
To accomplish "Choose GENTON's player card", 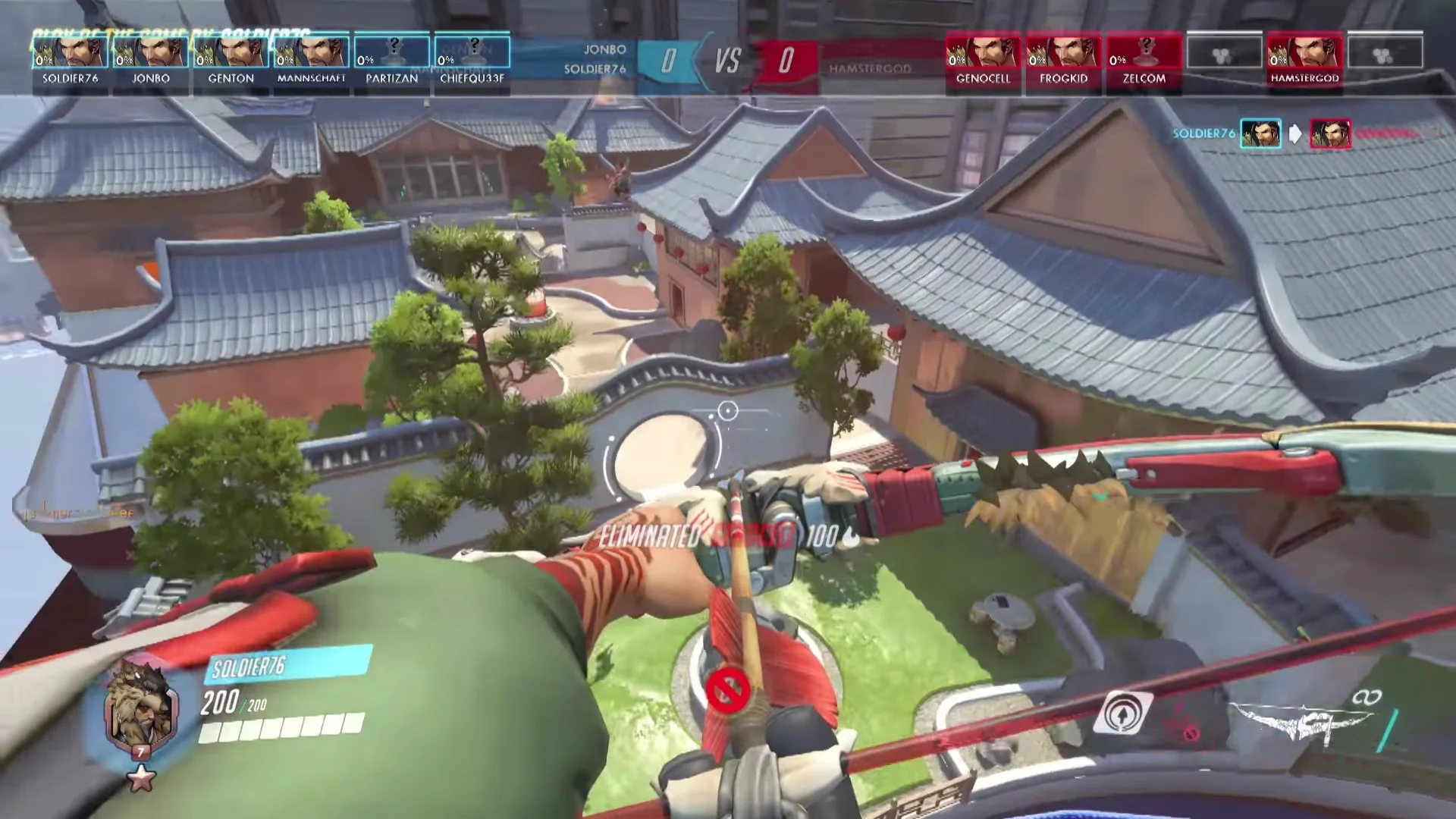I will (x=231, y=52).
